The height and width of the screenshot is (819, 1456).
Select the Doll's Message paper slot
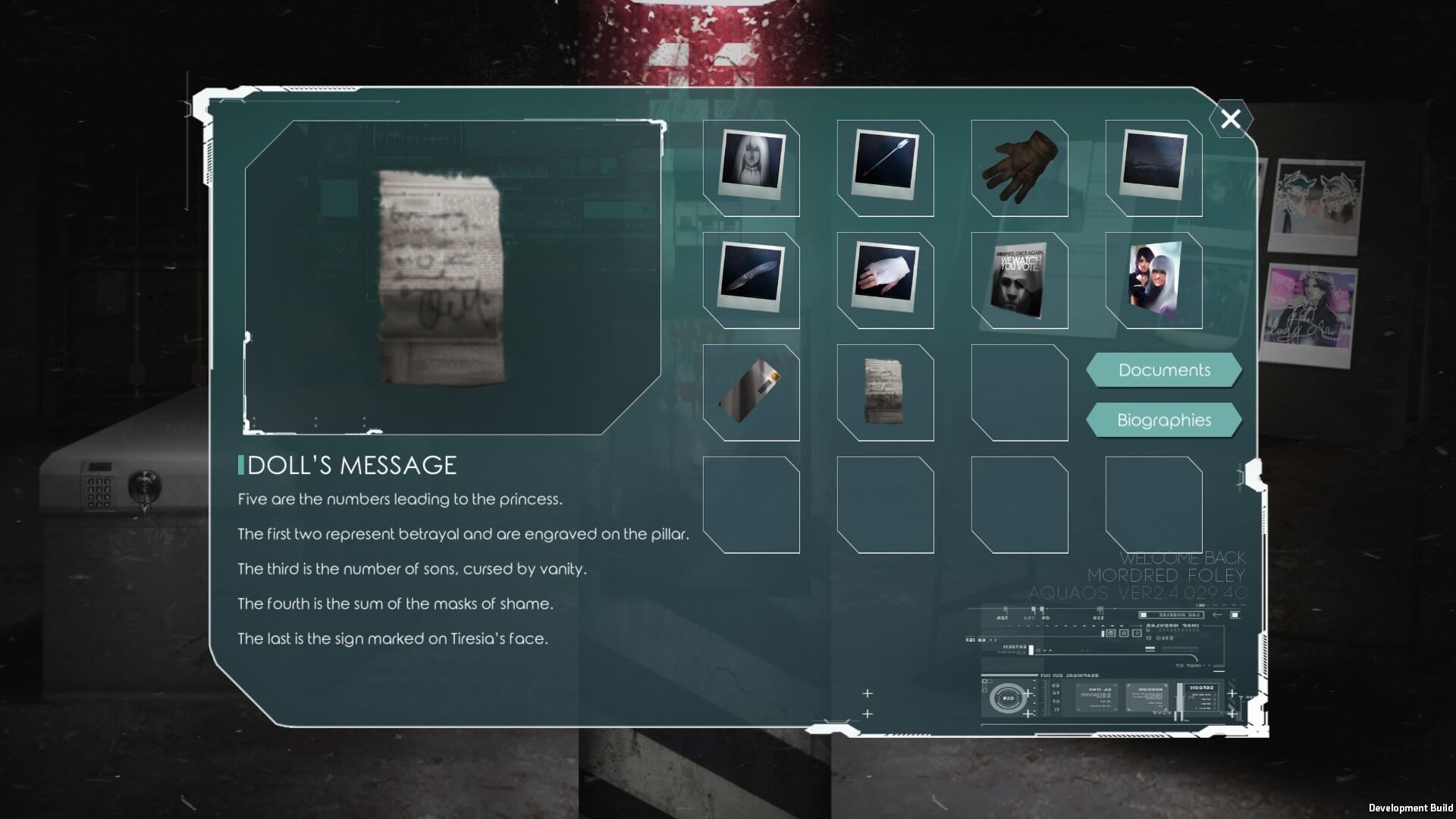coord(885,392)
